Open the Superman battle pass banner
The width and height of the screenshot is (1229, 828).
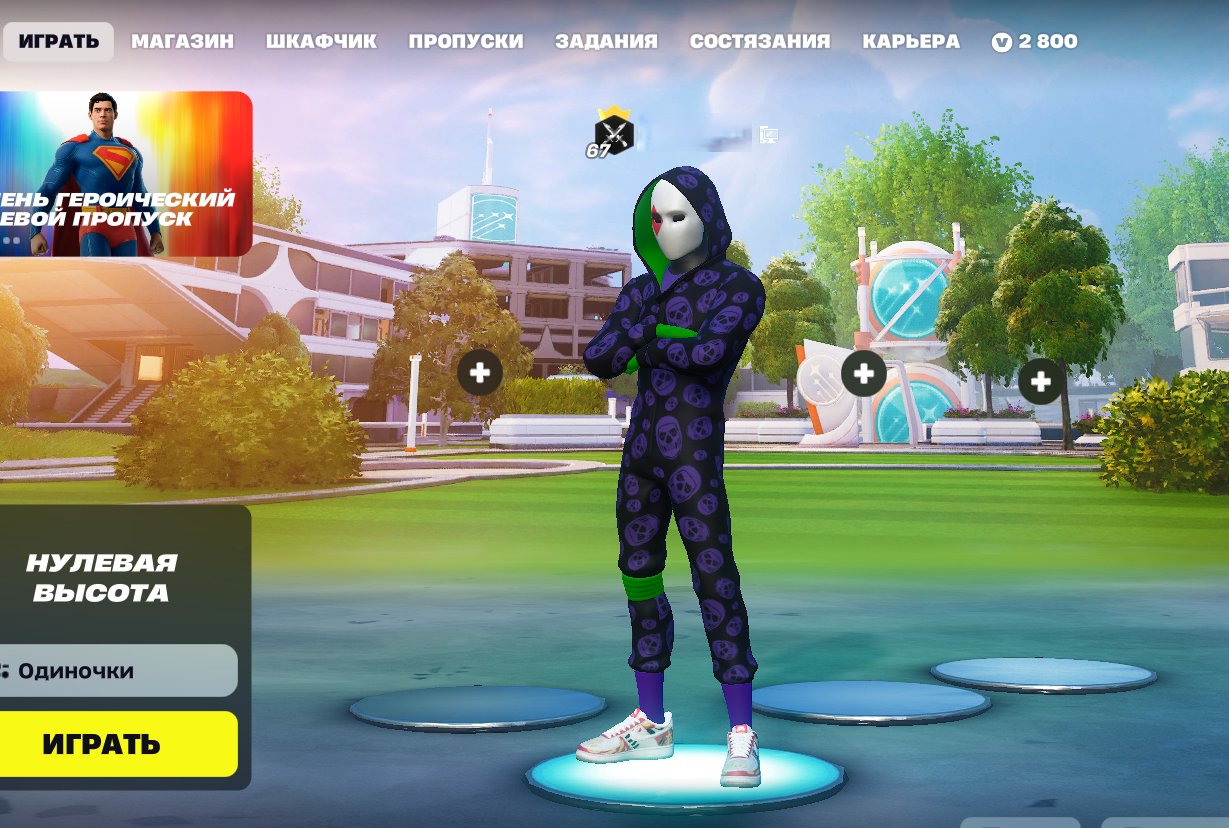click(x=125, y=174)
